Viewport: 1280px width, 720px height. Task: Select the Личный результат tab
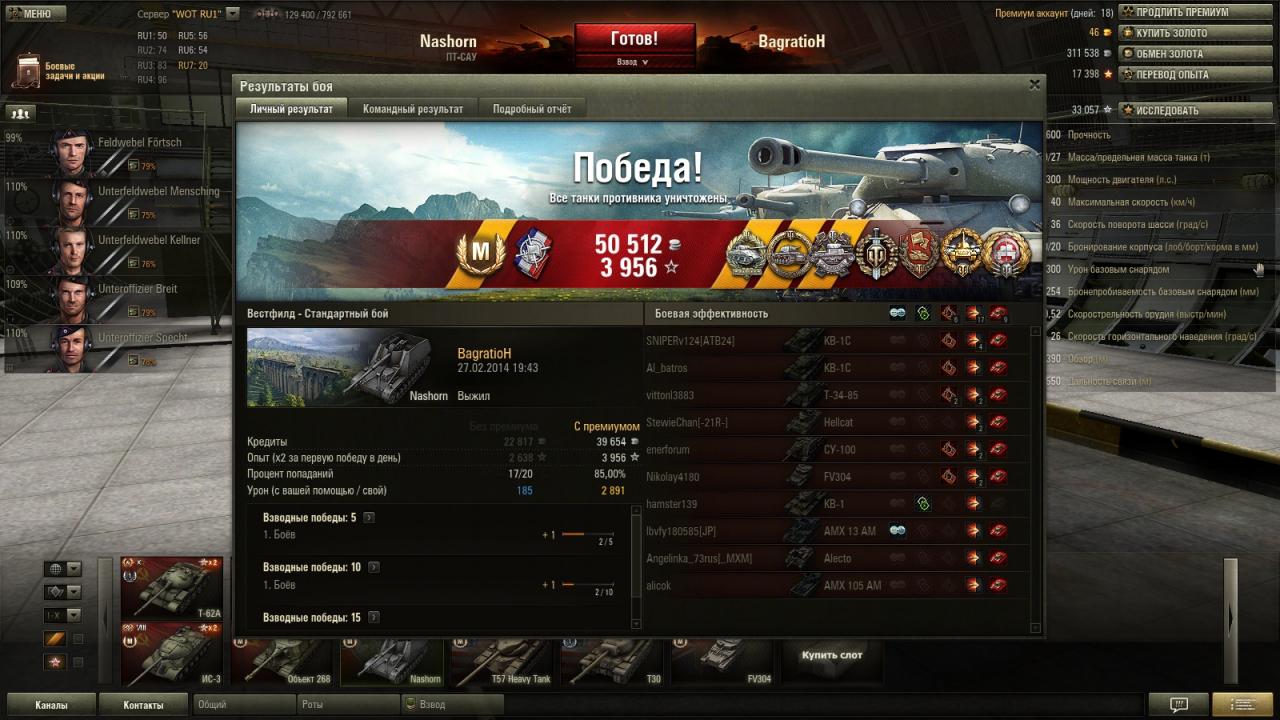(x=291, y=109)
